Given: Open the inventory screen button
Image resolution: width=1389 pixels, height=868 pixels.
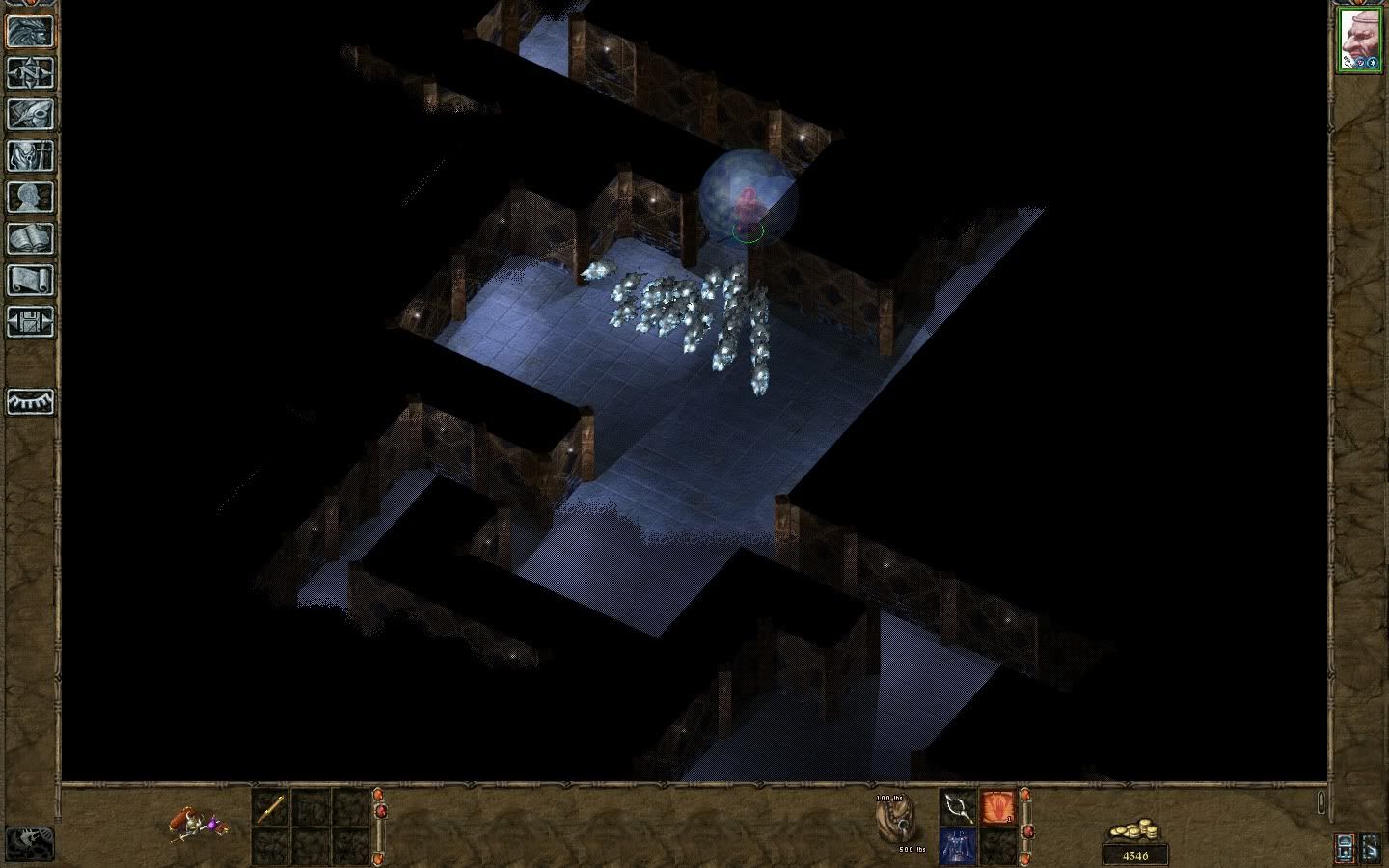Looking at the screenshot, I should pos(30,156).
